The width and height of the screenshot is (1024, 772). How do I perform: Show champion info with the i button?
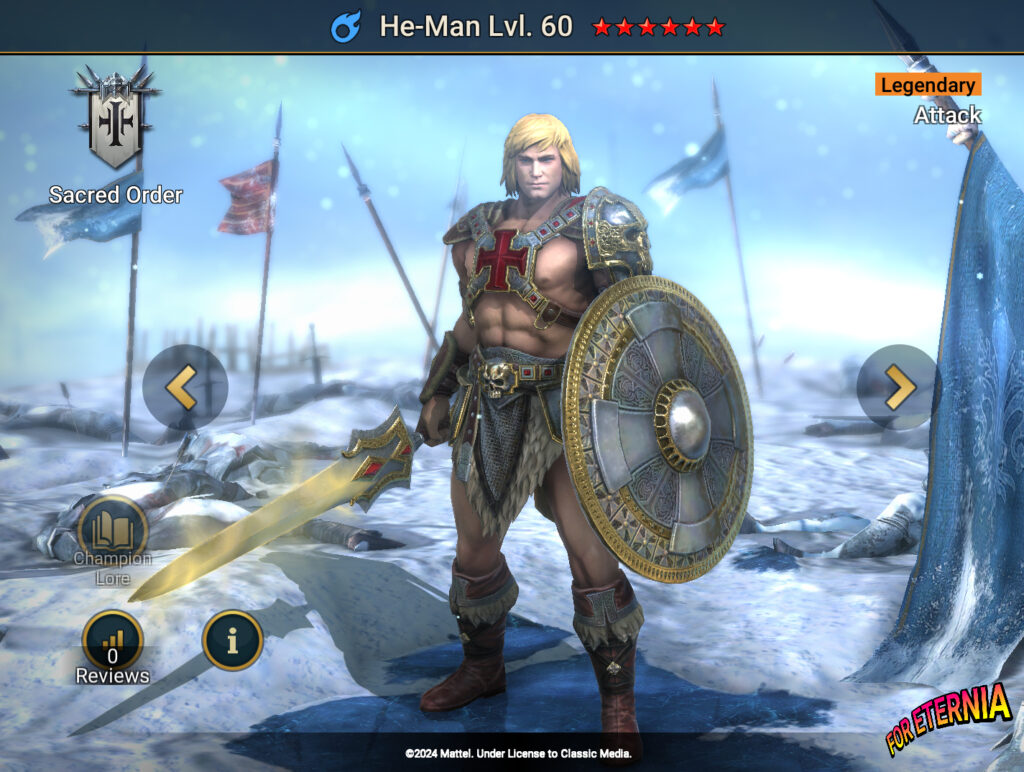pos(232,640)
